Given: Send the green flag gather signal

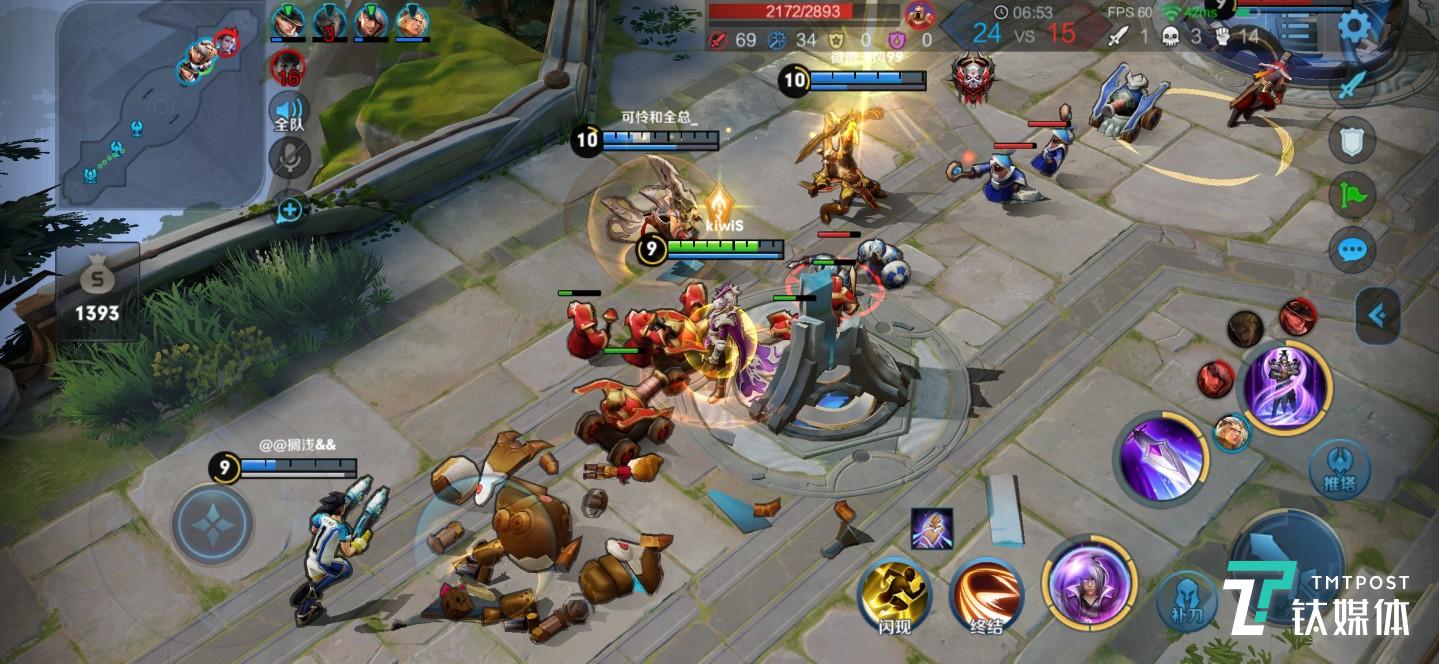Looking at the screenshot, I should (x=1351, y=195).
